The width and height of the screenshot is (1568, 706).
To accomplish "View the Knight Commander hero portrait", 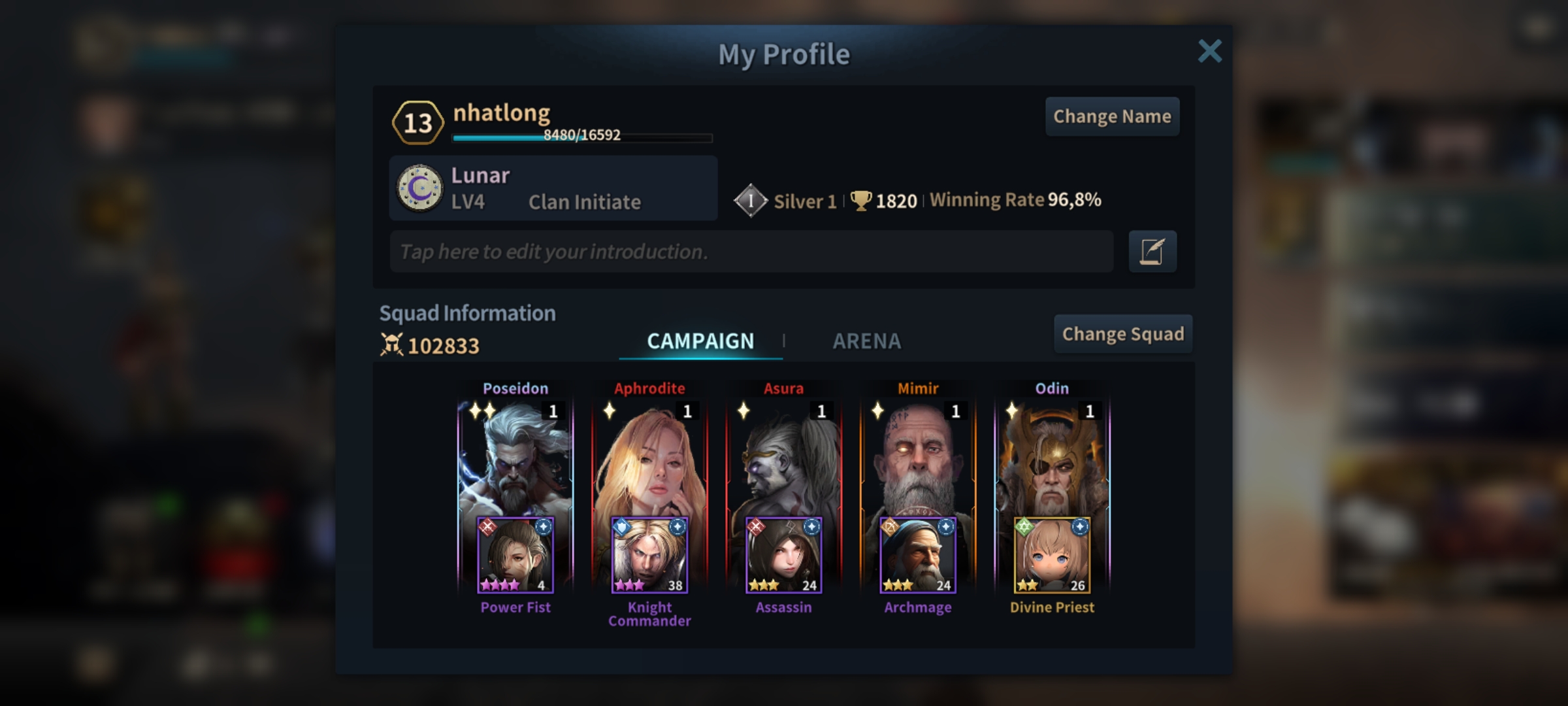I will tap(649, 556).
